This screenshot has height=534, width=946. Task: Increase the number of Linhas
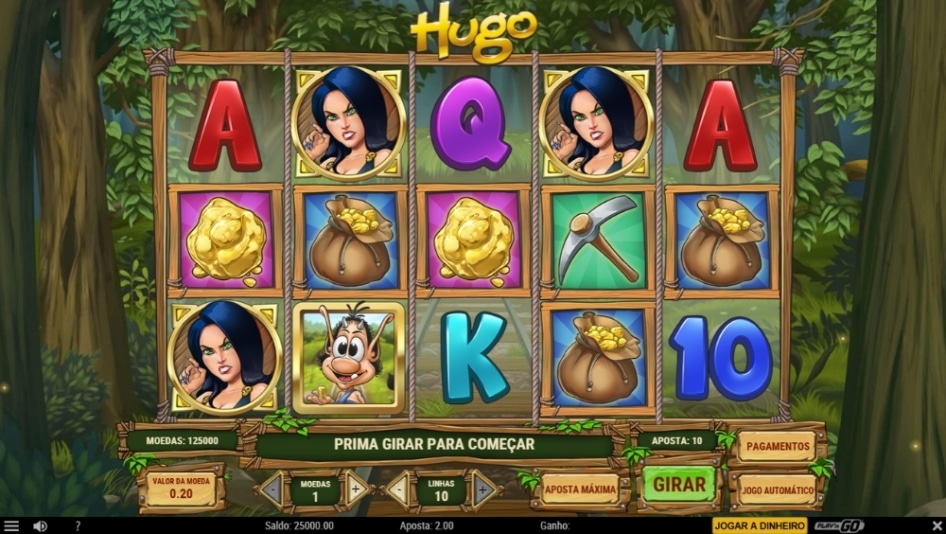point(484,490)
